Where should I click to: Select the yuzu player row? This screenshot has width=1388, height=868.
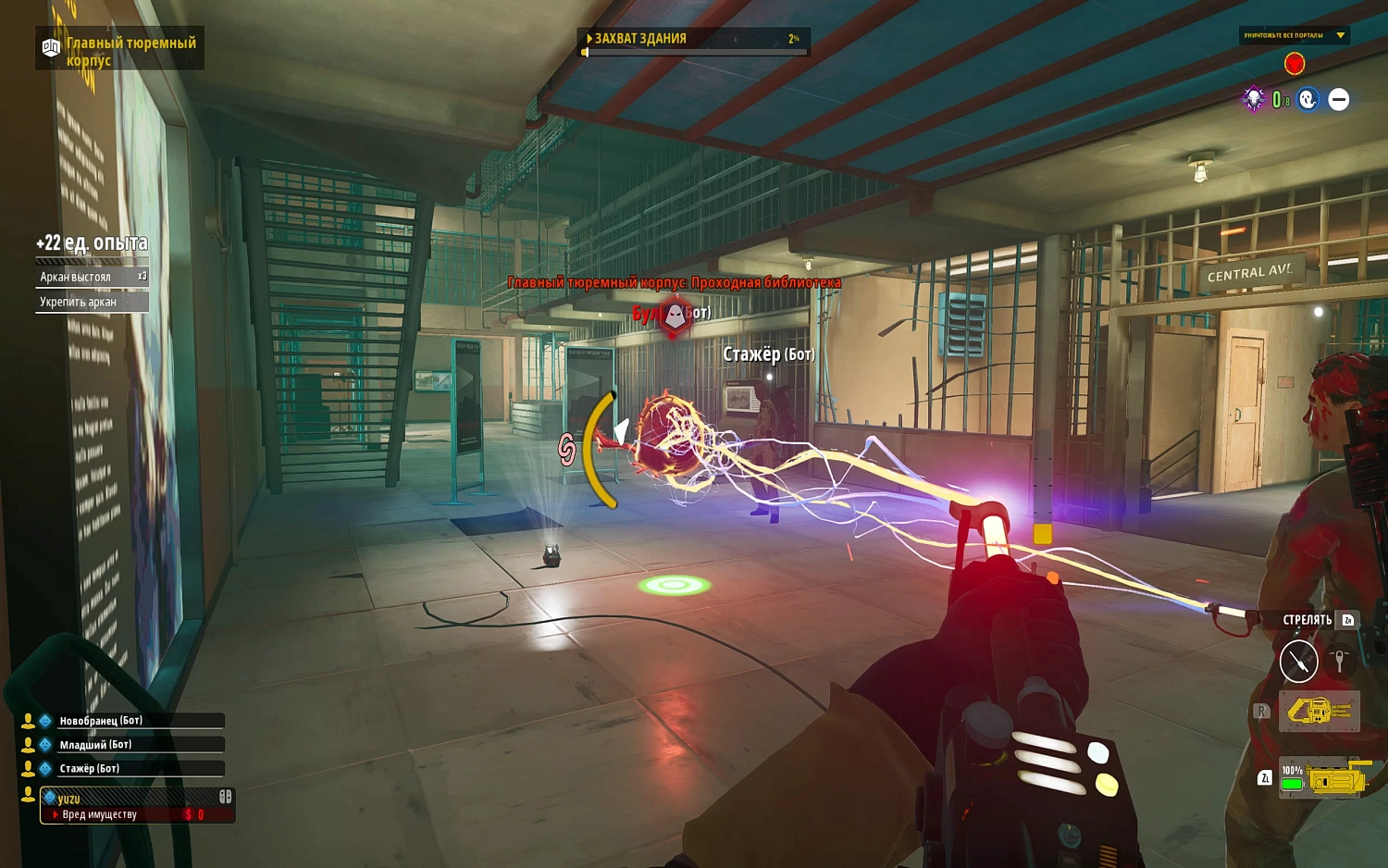point(137,798)
